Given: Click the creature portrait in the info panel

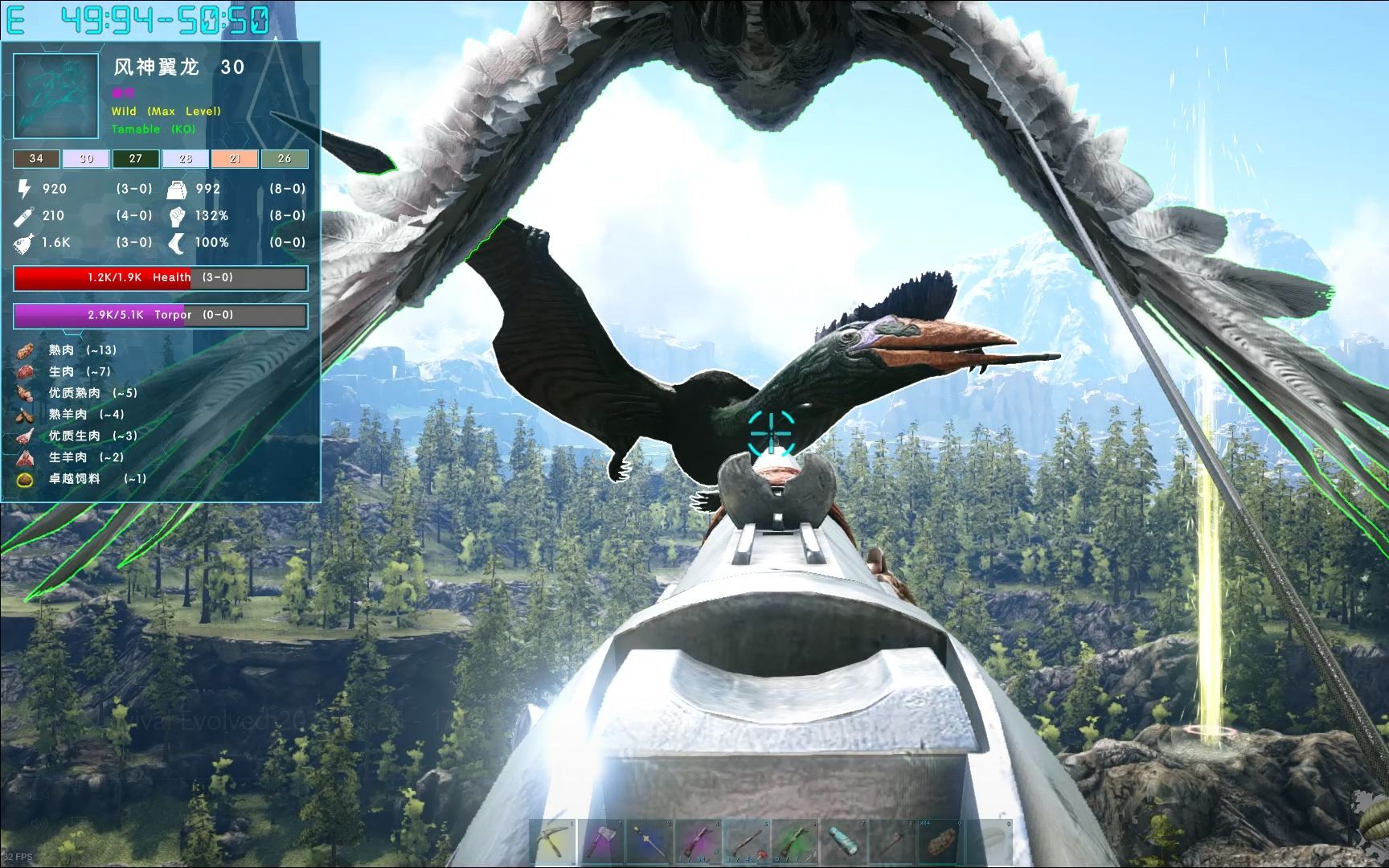Looking at the screenshot, I should (56, 96).
